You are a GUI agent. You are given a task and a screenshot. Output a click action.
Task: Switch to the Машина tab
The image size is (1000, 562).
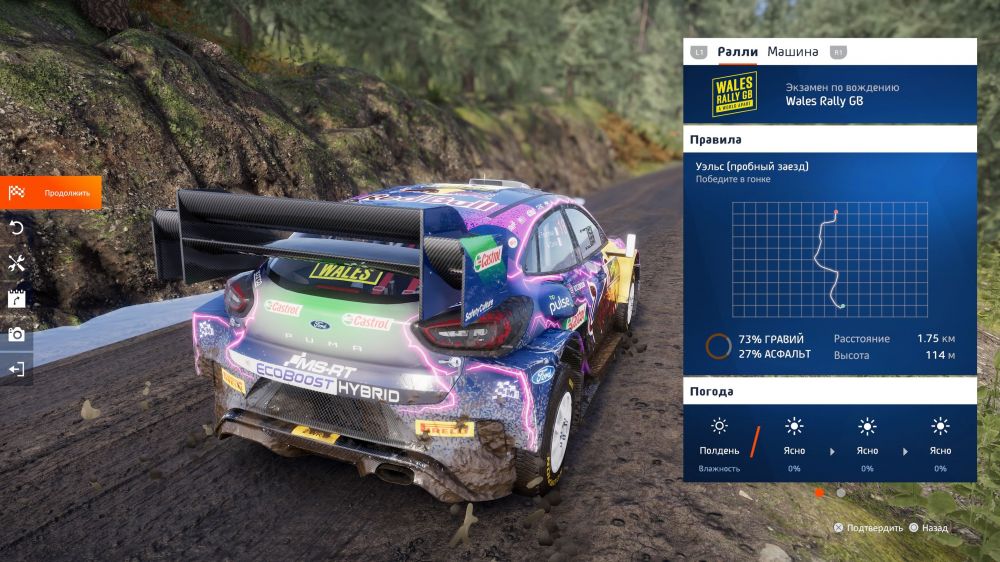tap(792, 52)
